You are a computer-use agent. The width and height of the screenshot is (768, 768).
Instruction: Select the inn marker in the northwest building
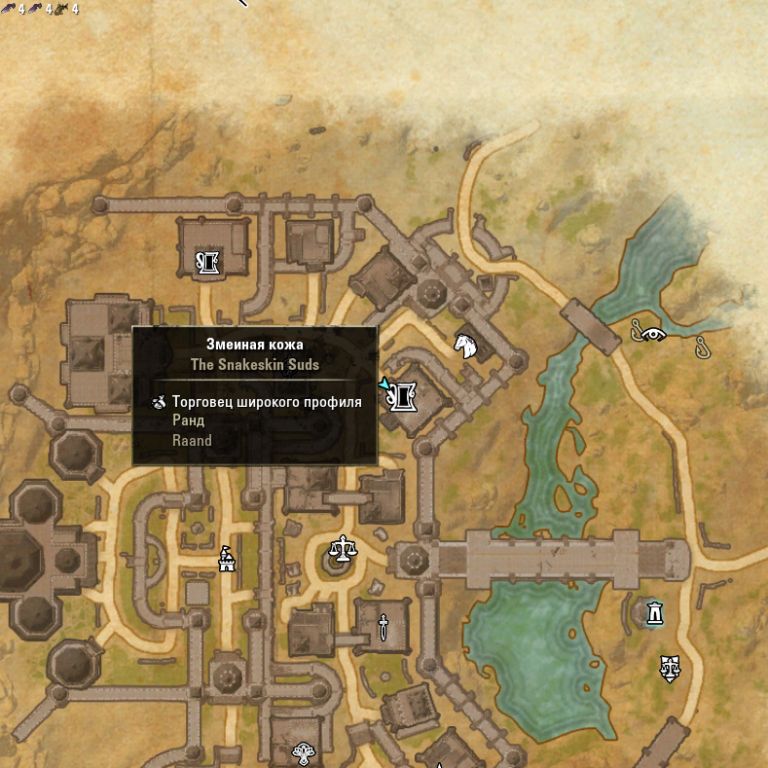tap(208, 263)
